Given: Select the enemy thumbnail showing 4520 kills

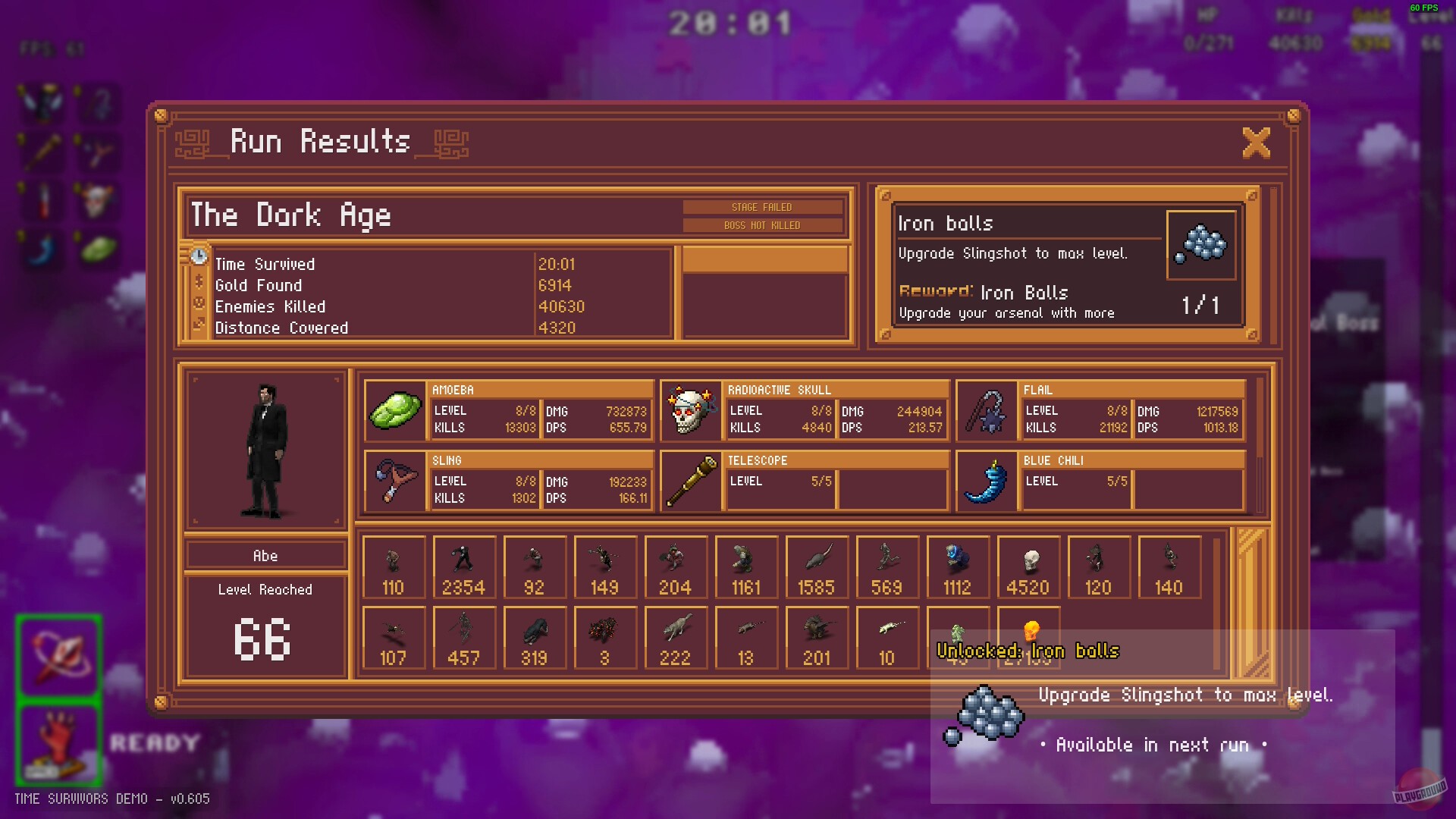Looking at the screenshot, I should tap(1028, 565).
